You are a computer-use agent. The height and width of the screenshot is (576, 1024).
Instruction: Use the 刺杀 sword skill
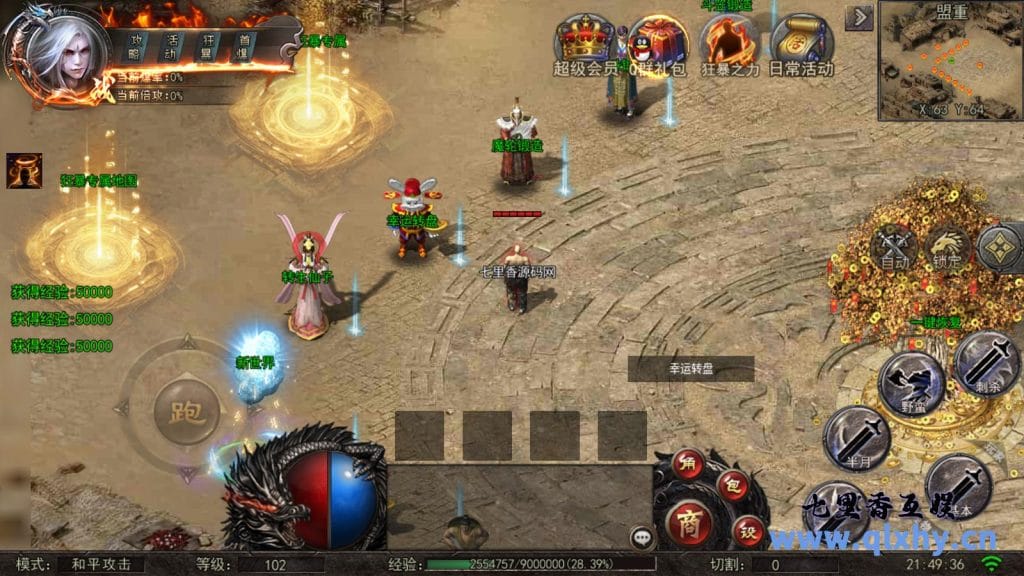point(987,363)
